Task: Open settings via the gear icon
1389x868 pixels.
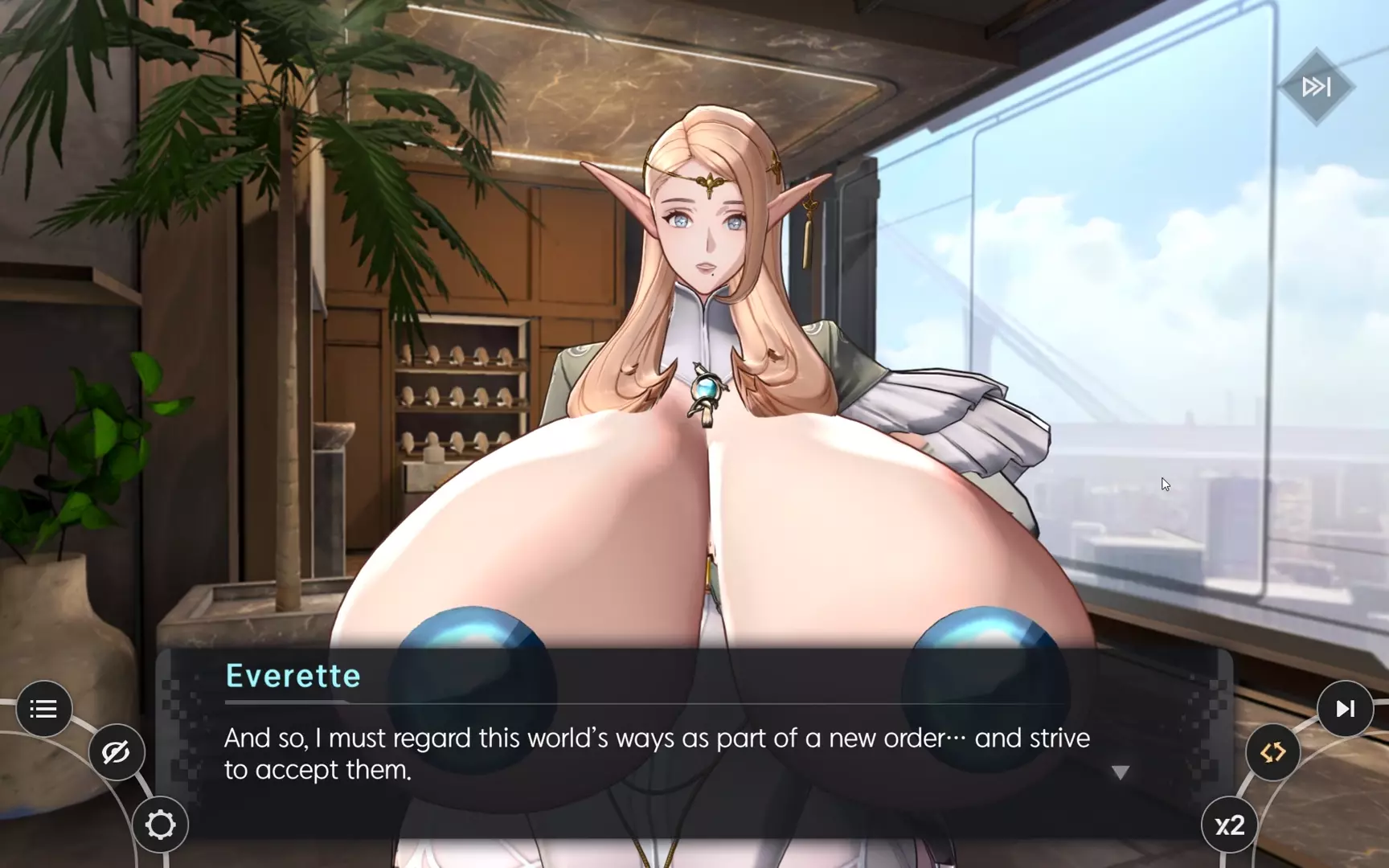Action: pyautogui.click(x=160, y=825)
